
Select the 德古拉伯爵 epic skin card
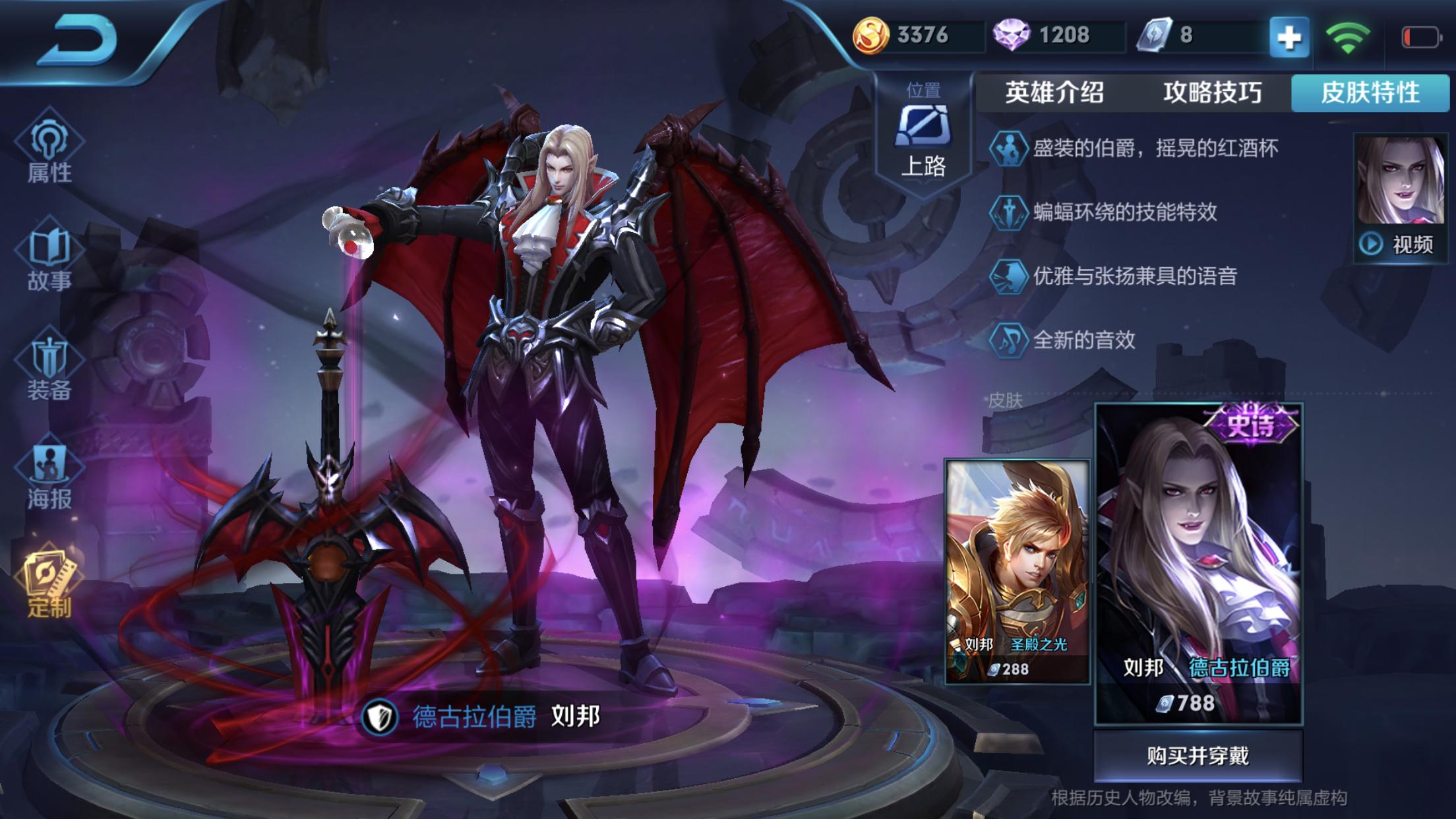(1198, 564)
